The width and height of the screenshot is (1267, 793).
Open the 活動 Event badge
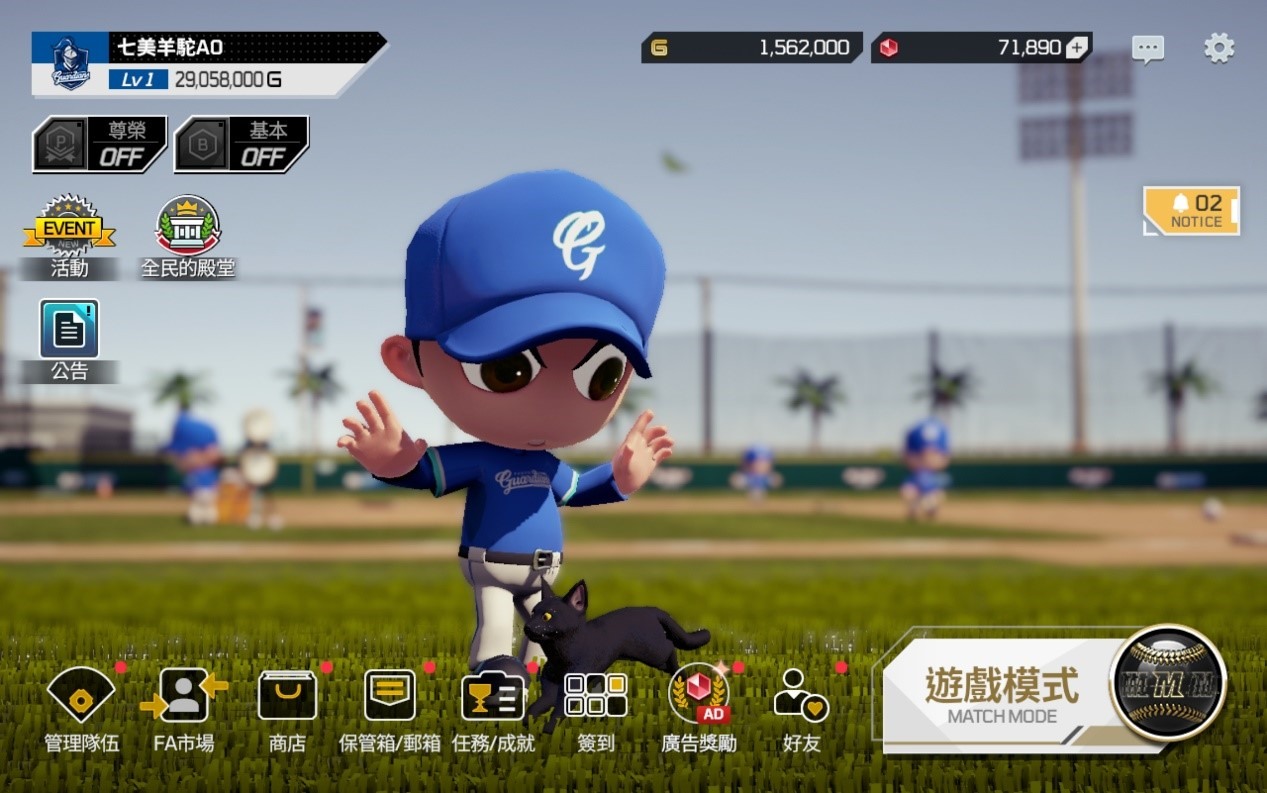pos(69,236)
